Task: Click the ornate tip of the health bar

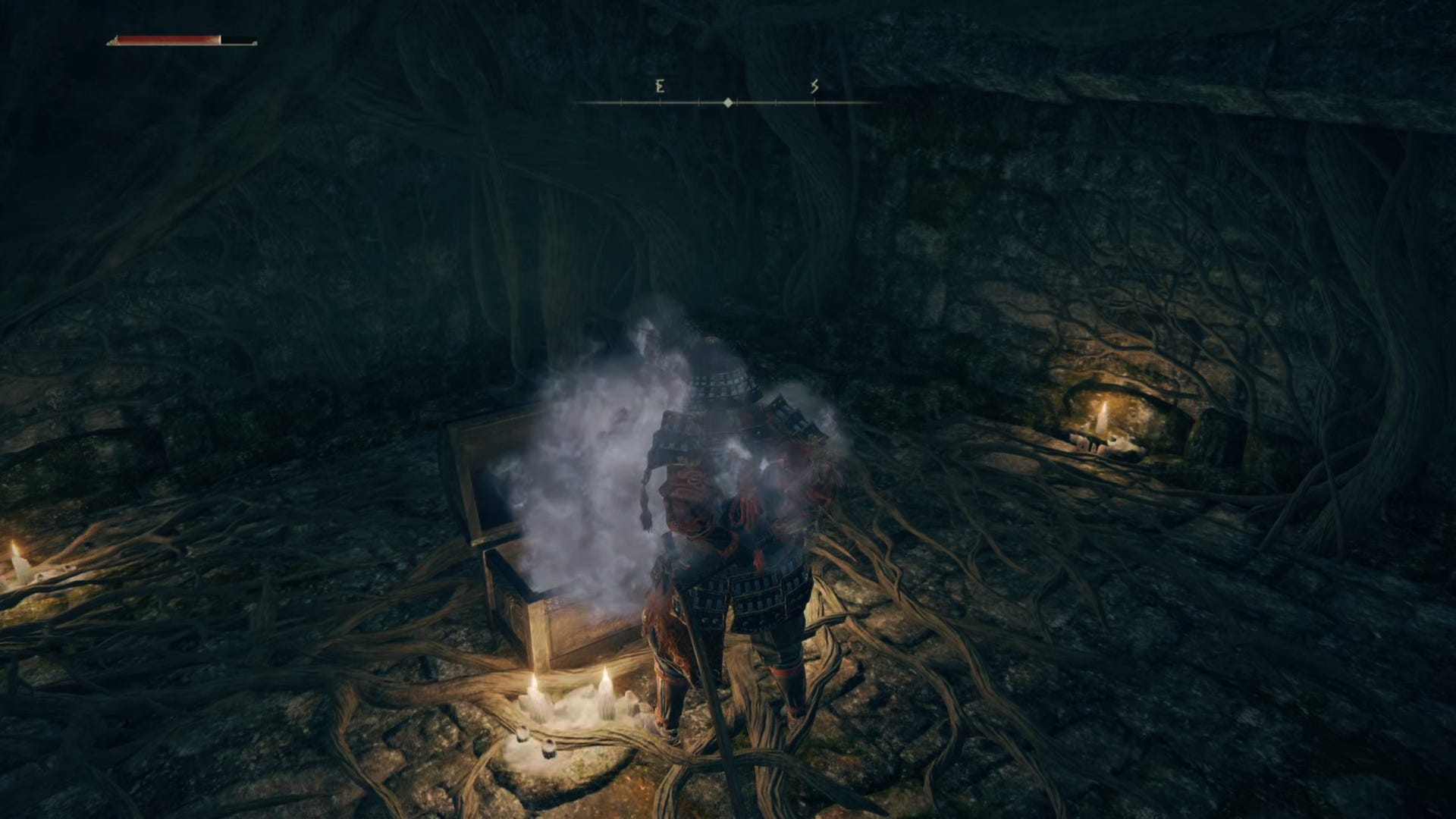Action: (x=115, y=40)
